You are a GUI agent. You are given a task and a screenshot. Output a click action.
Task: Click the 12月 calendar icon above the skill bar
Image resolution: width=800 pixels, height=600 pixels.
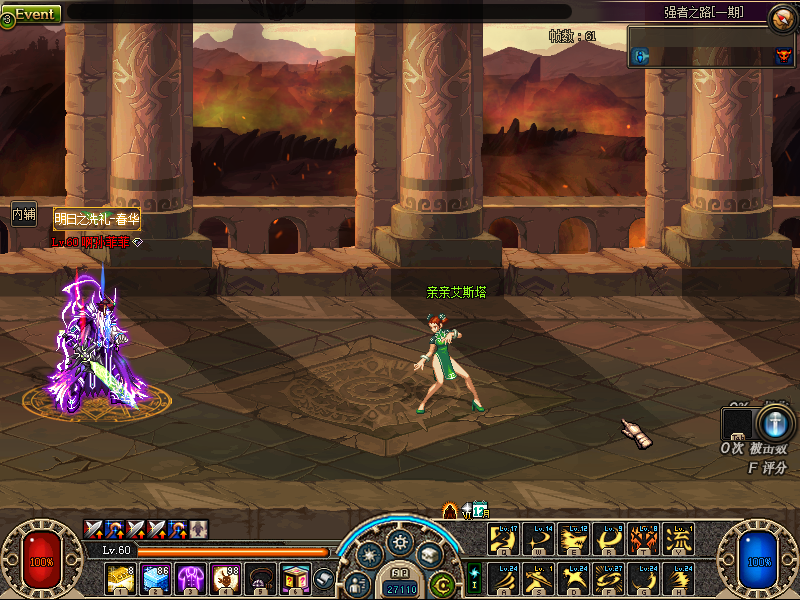[479, 510]
